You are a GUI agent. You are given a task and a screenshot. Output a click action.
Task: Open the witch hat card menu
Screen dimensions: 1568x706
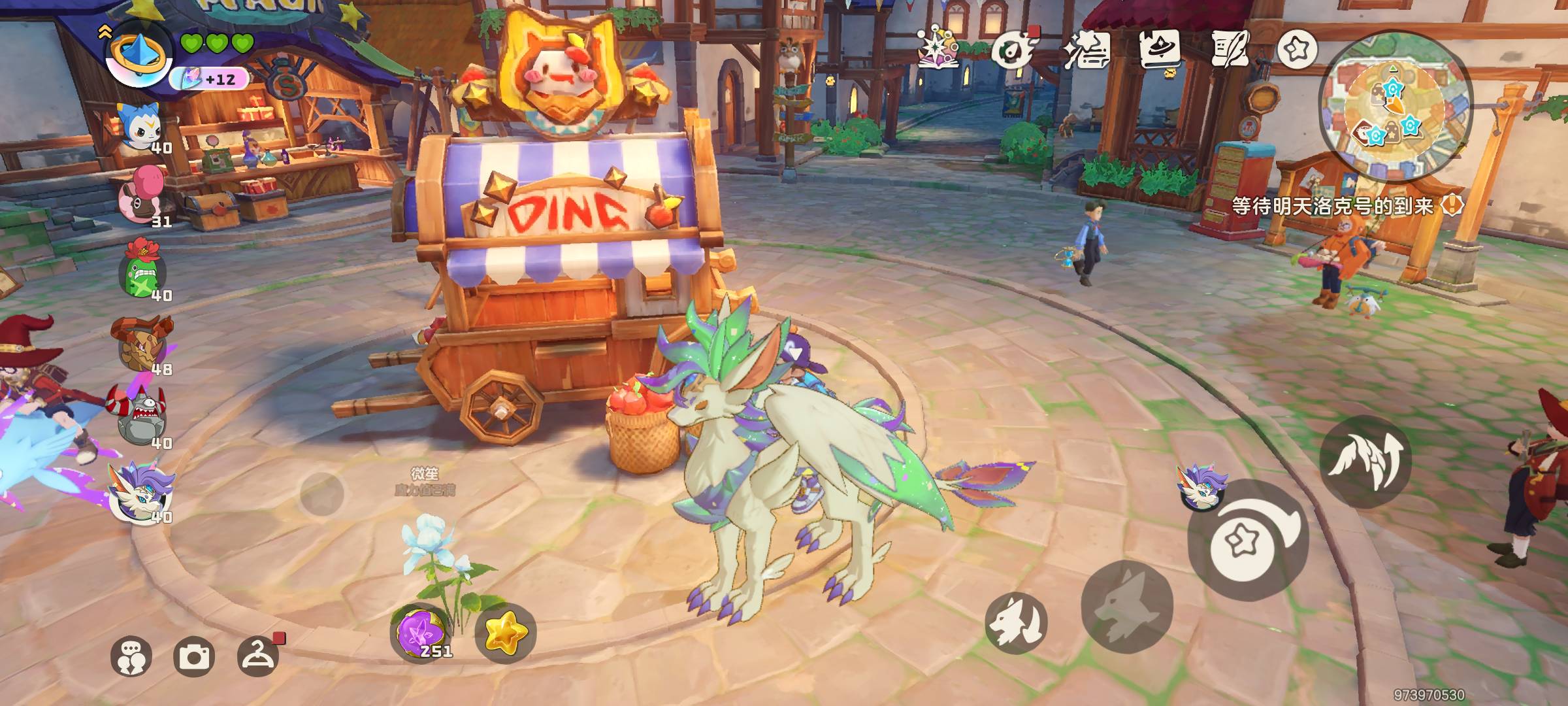tap(1159, 48)
